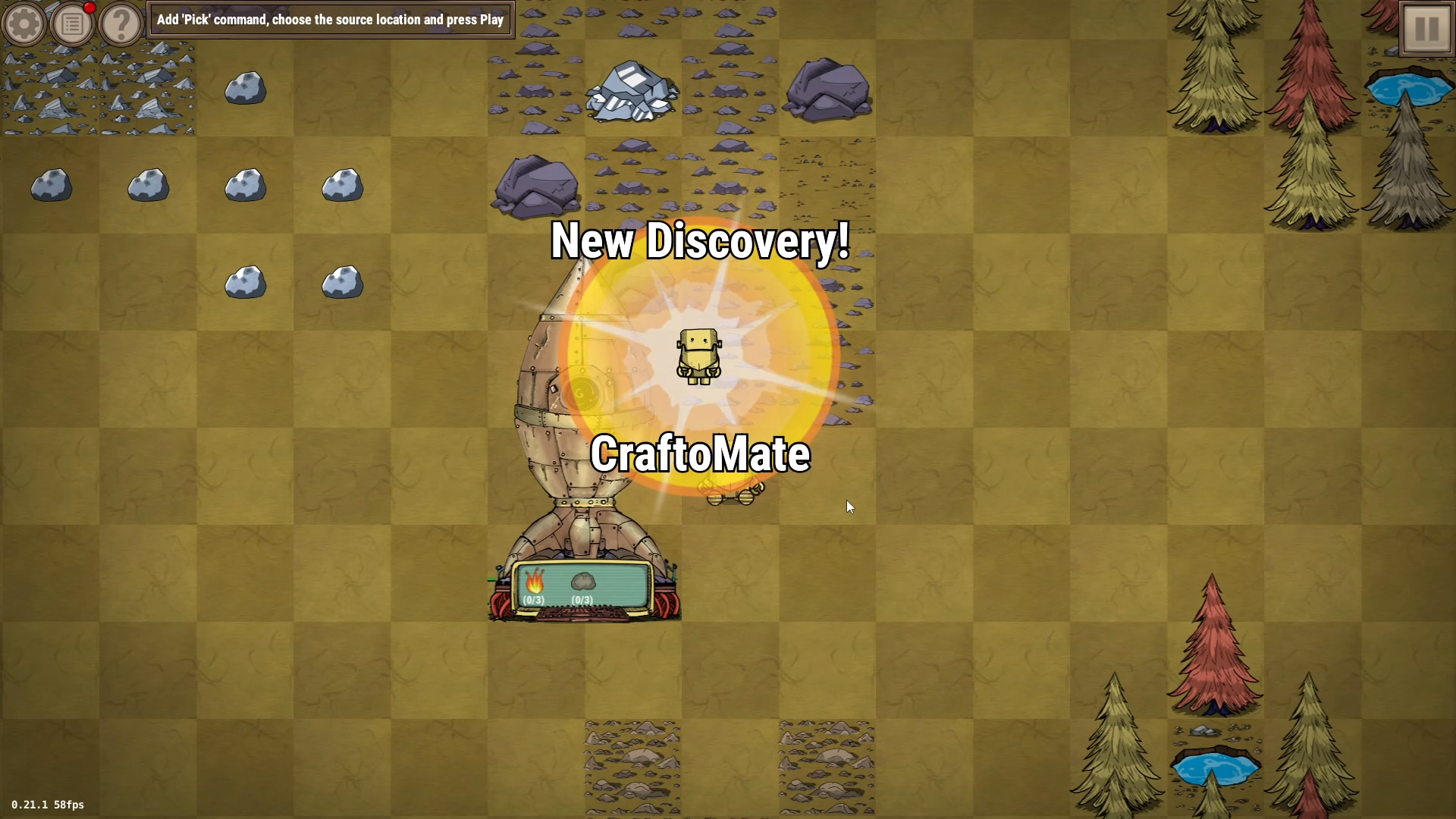Click the CraftoMate discovery label text
This screenshot has height=819, width=1456.
(700, 455)
